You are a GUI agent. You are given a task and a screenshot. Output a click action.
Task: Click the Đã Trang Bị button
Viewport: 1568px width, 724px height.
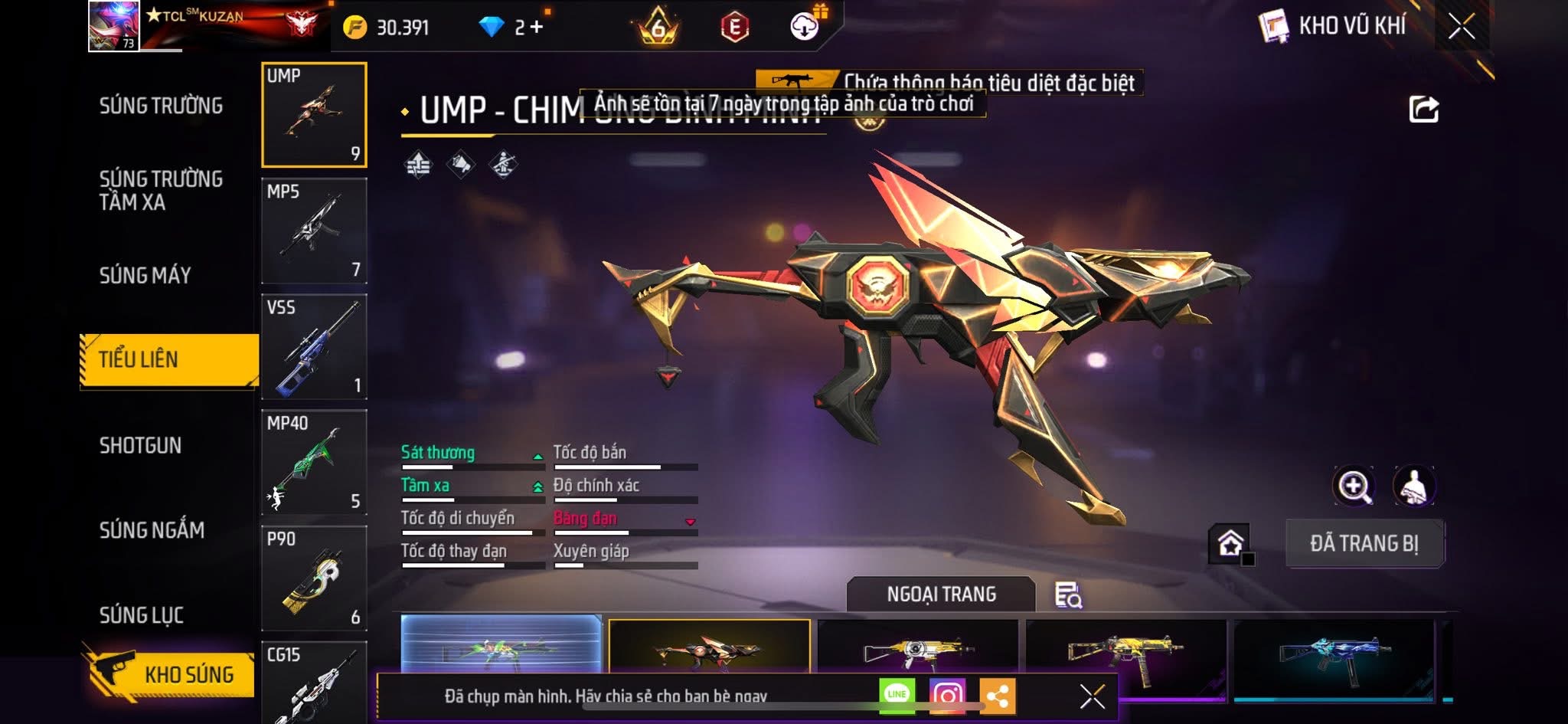1364,543
